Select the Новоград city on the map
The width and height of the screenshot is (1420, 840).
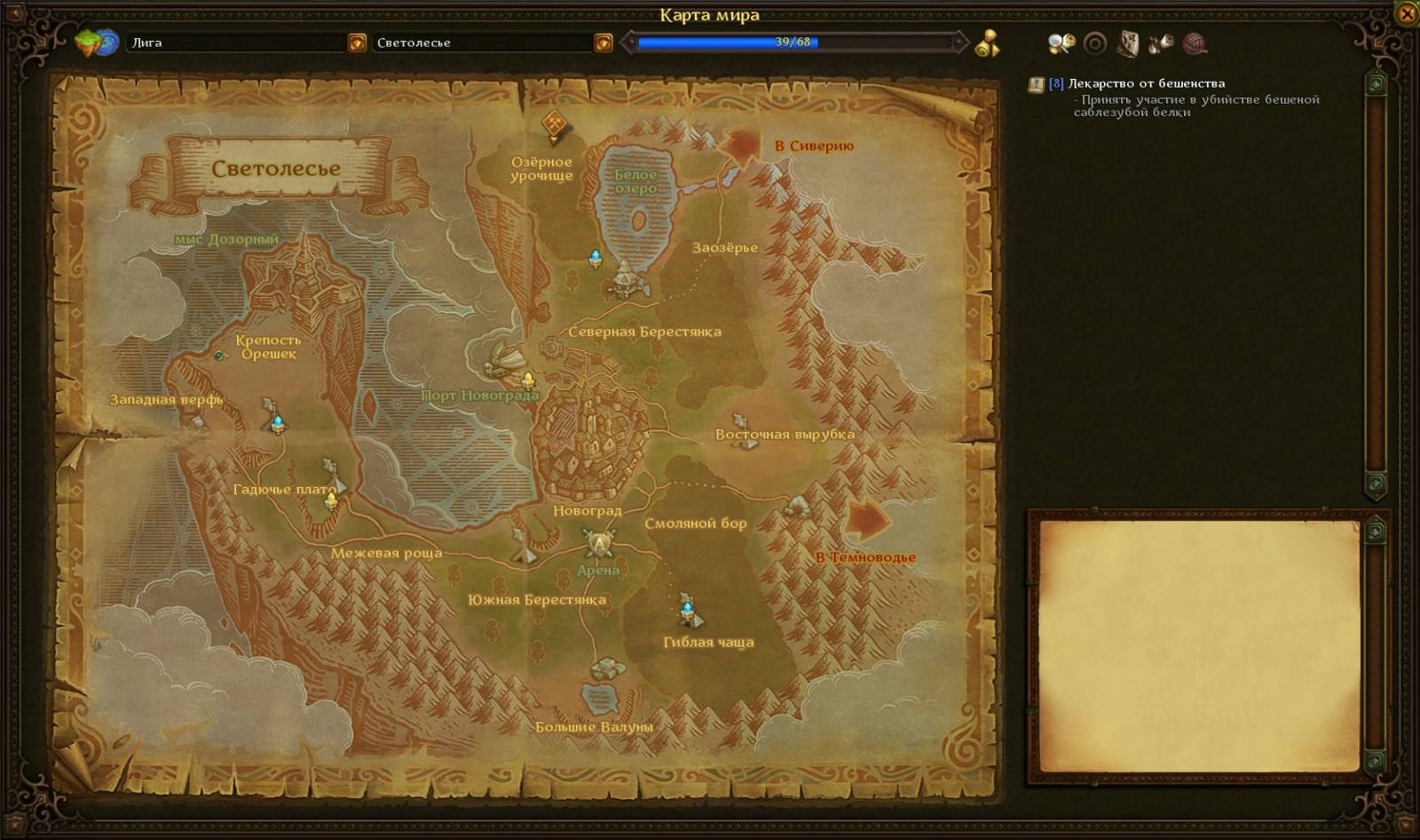coord(588,435)
